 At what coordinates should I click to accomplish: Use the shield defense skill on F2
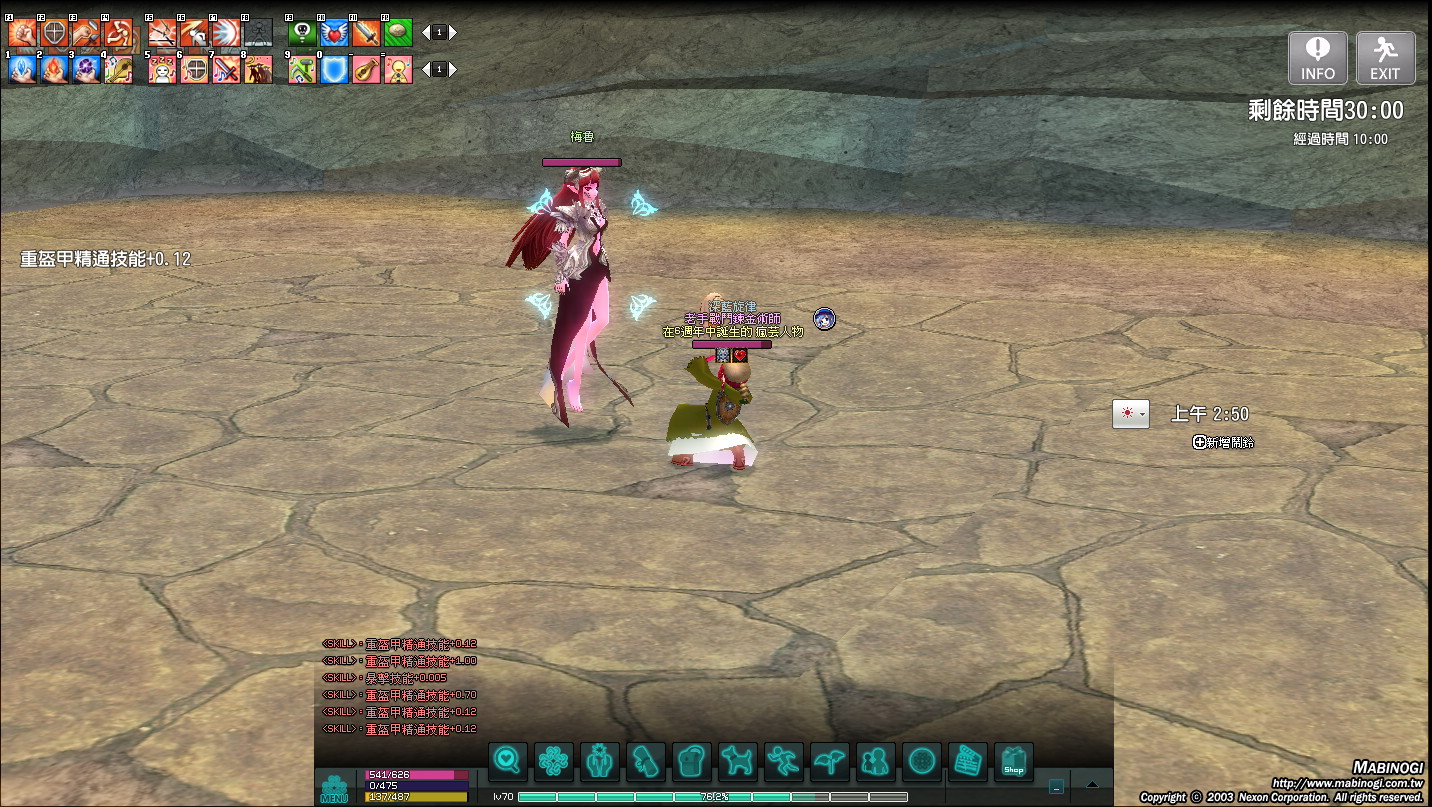click(x=54, y=33)
